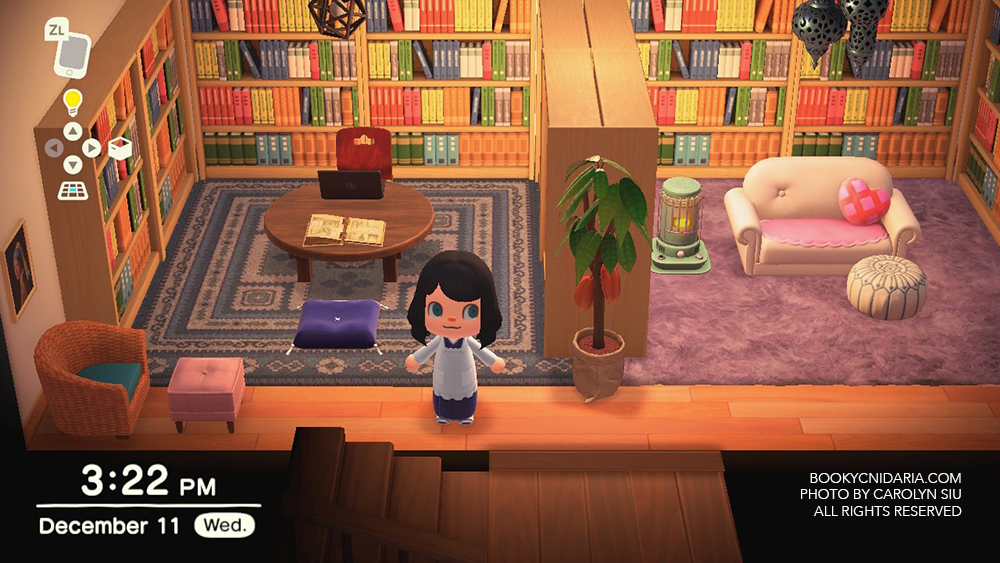Click the dimmed left arrow on the d-pad

[x=54, y=148]
